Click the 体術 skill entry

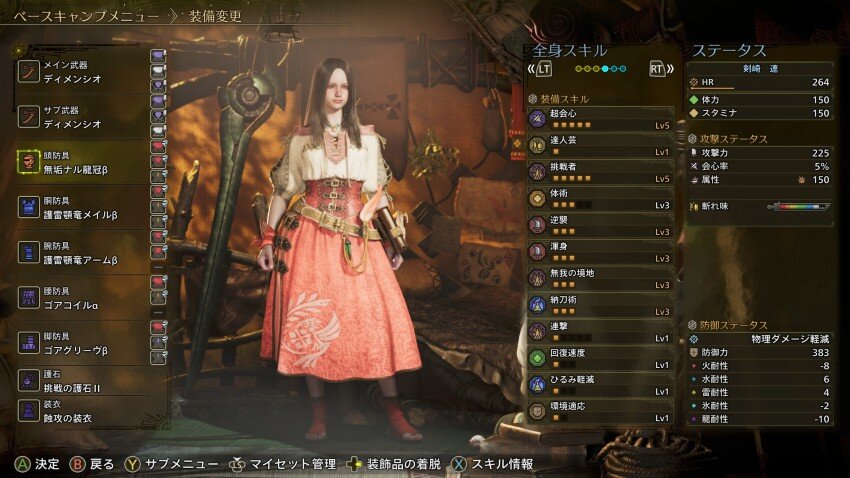(600, 199)
